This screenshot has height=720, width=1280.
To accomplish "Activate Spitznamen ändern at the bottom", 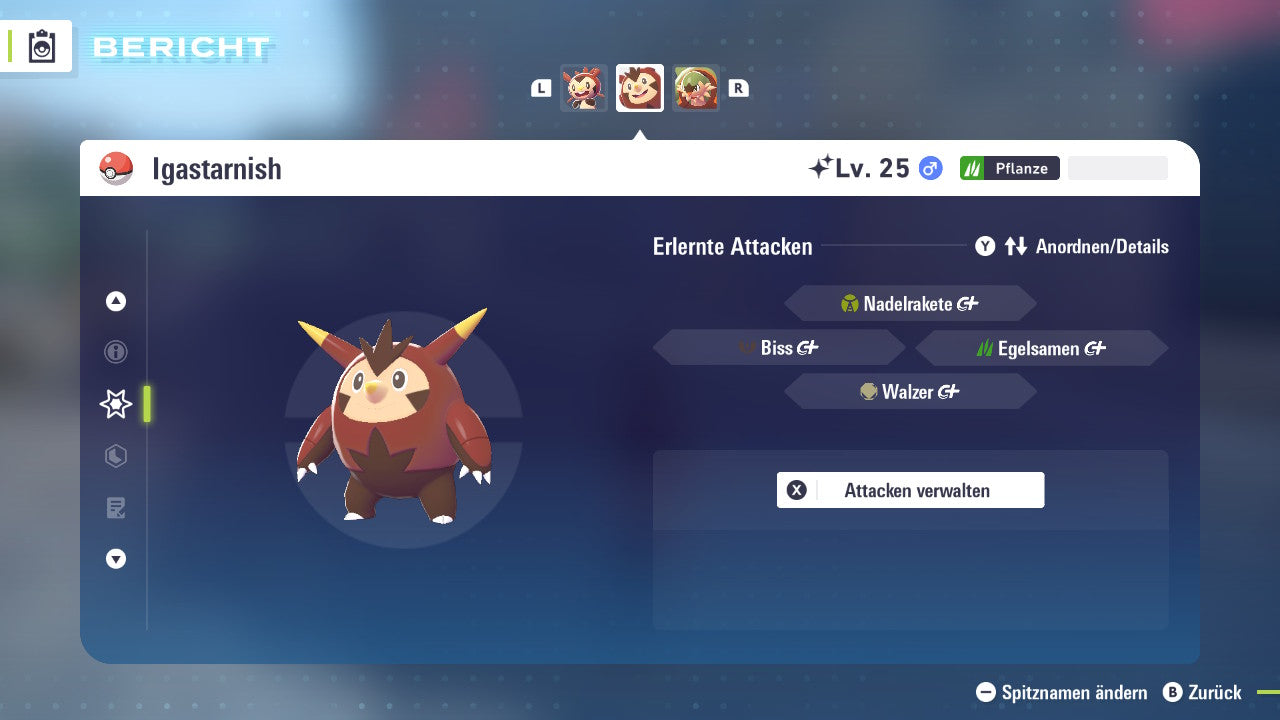I will point(1060,692).
